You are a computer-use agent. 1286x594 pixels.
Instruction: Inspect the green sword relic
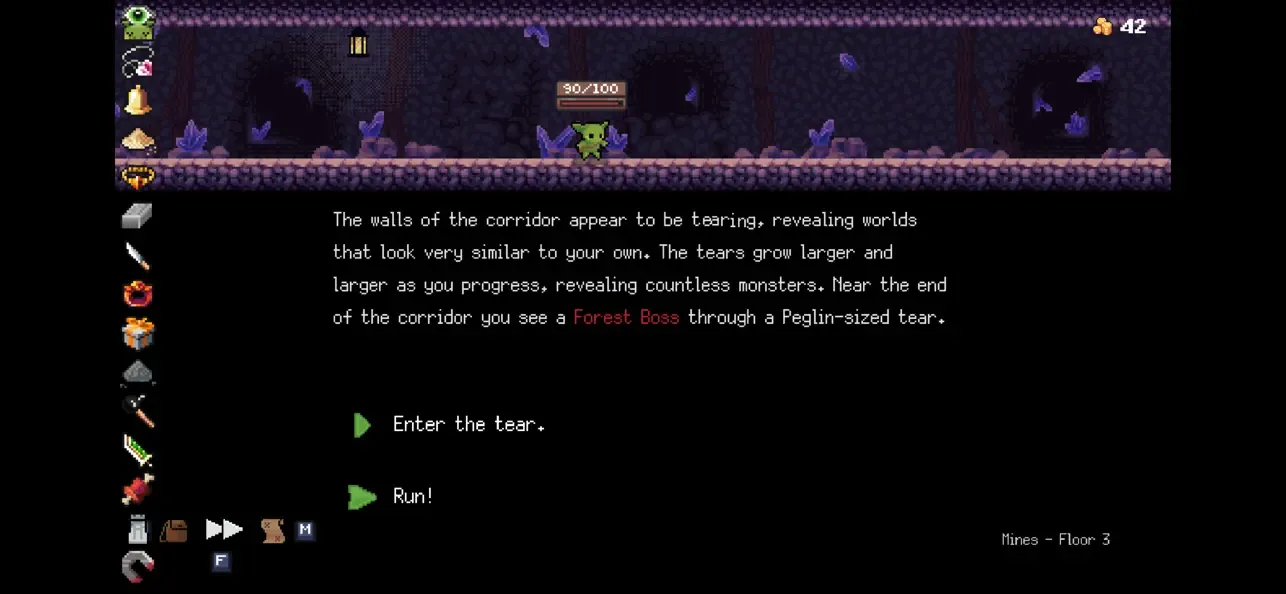tap(138, 451)
